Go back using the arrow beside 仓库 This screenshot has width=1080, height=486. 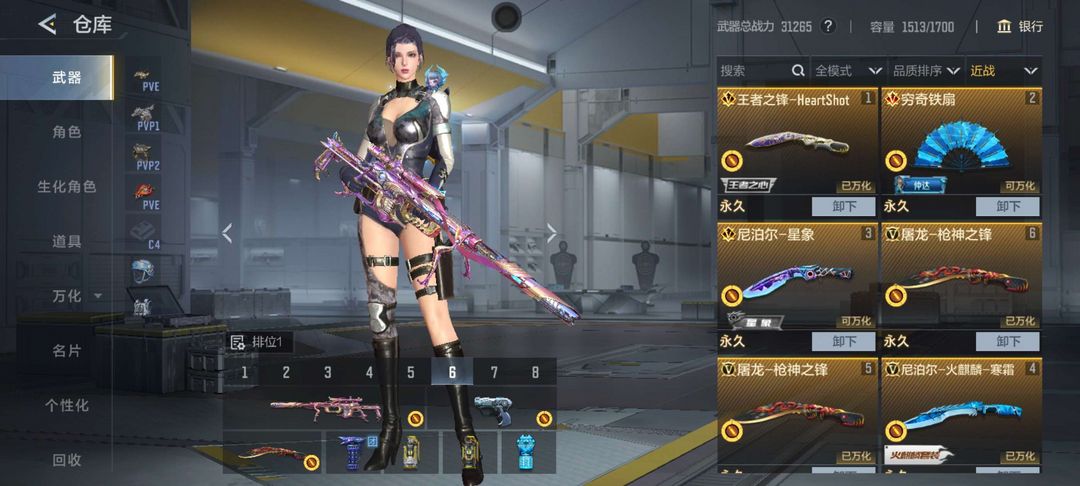click(46, 25)
